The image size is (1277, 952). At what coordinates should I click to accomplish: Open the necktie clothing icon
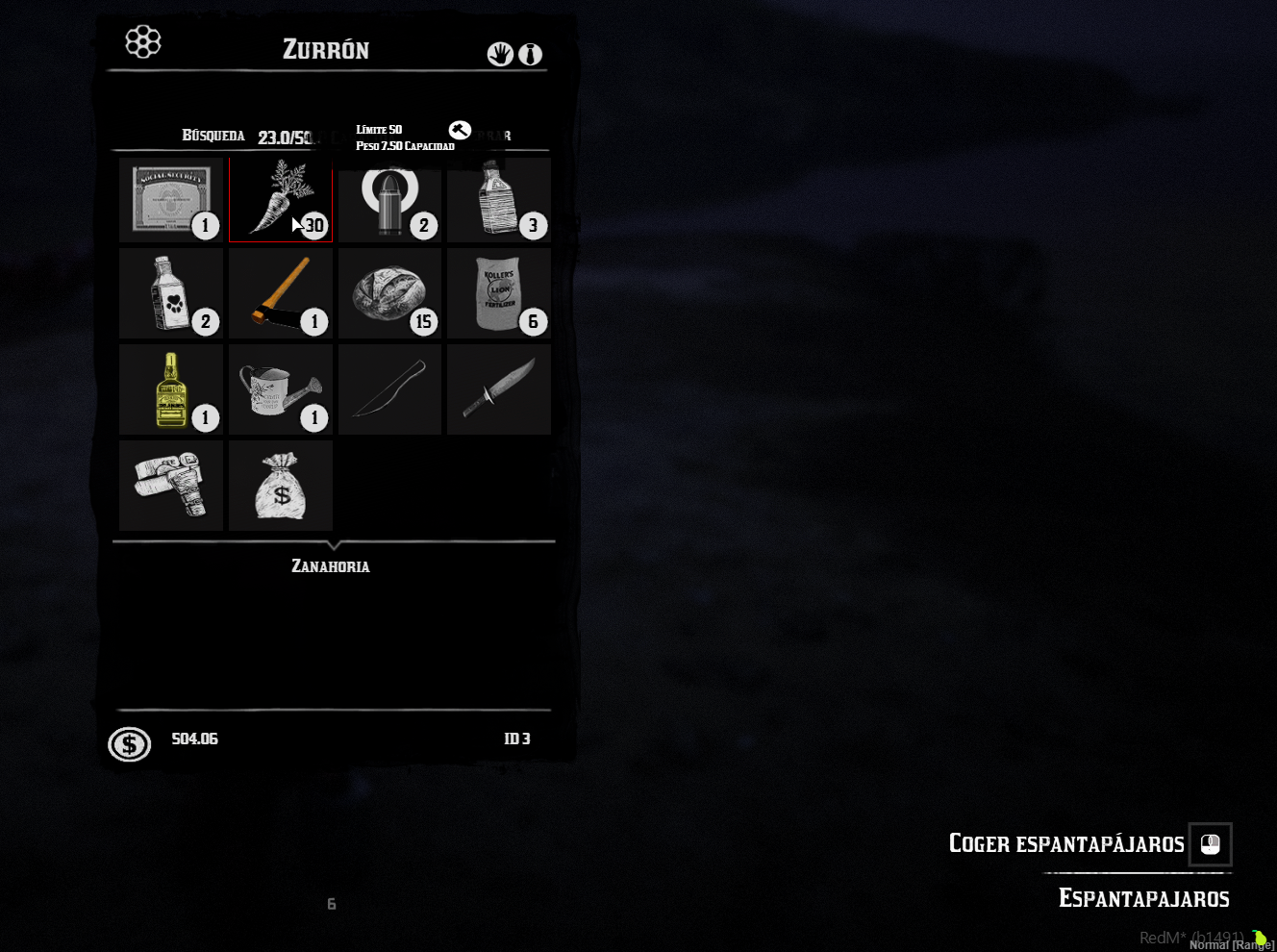coord(530,54)
